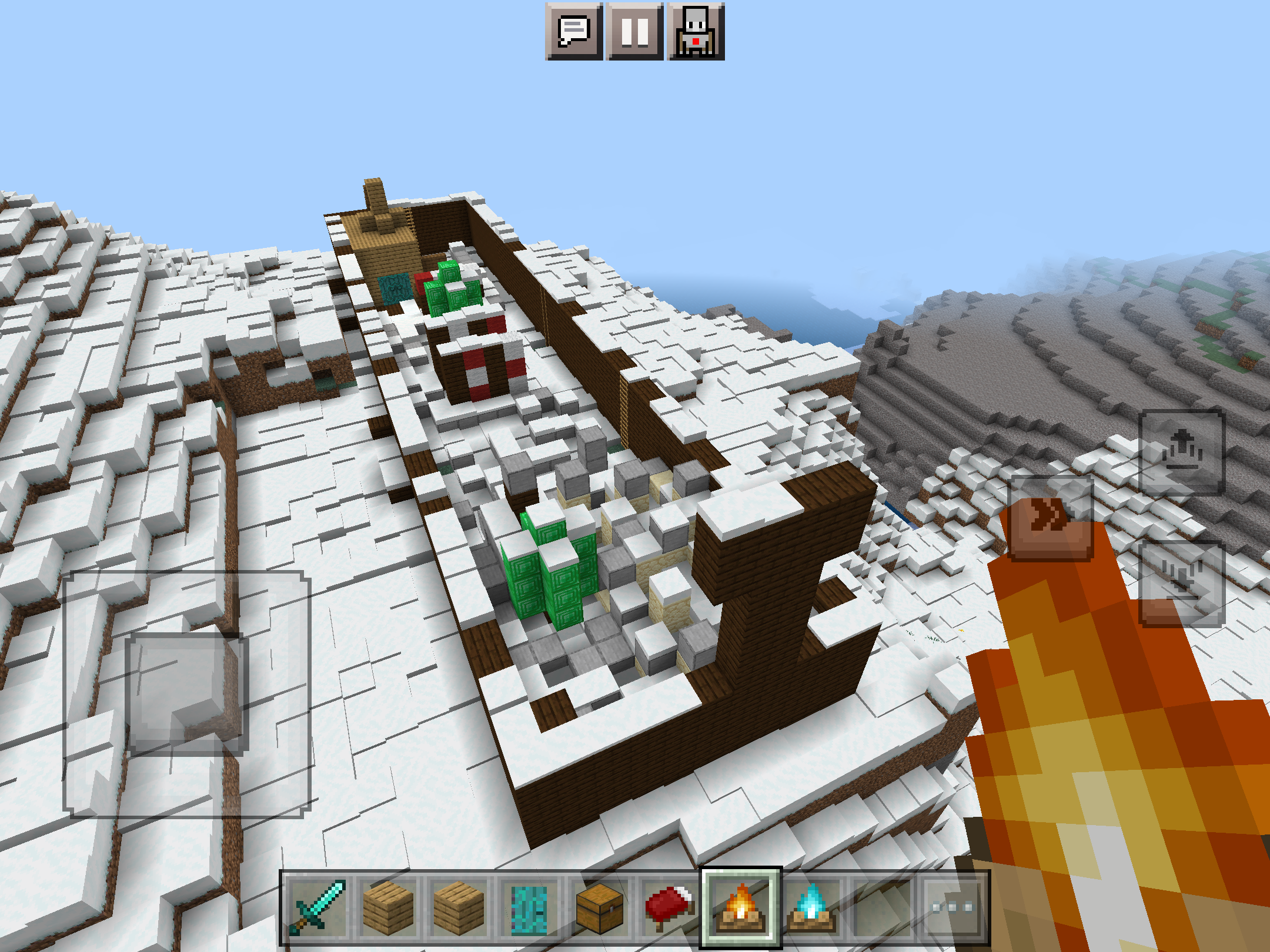Viewport: 1270px width, 952px height.
Task: Select the orange campfire hotbar slot
Action: [741, 907]
